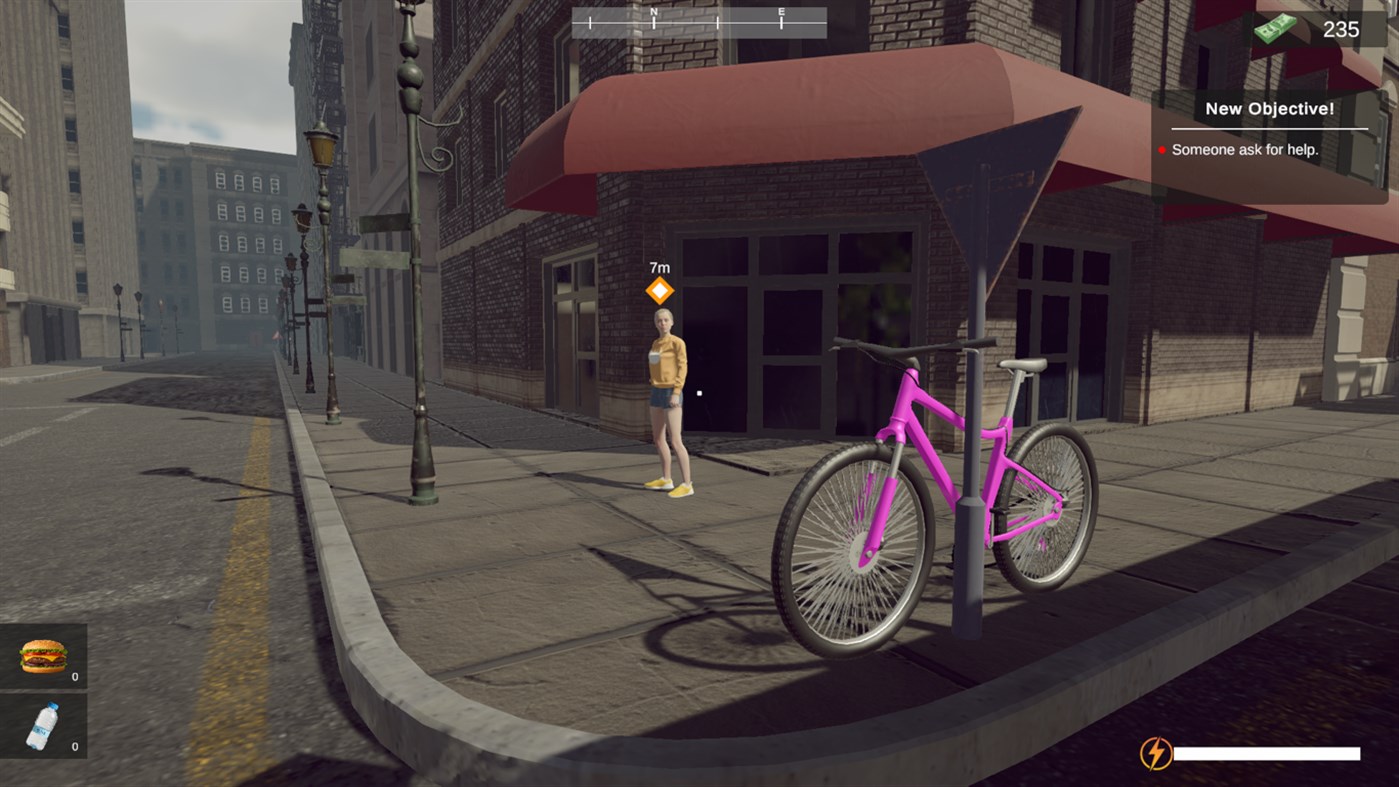
Task: Select the New Objective! header
Action: pos(1271,108)
